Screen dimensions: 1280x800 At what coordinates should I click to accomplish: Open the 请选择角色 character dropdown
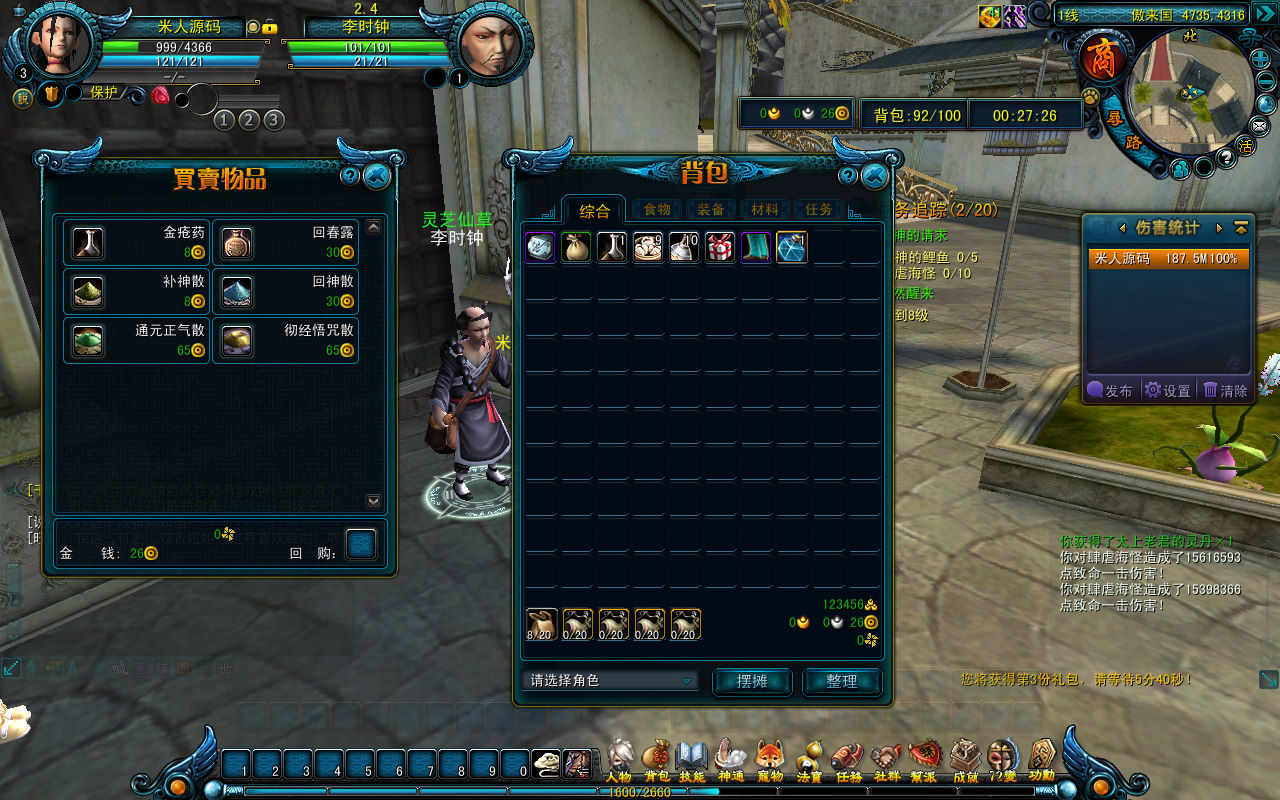(x=609, y=681)
